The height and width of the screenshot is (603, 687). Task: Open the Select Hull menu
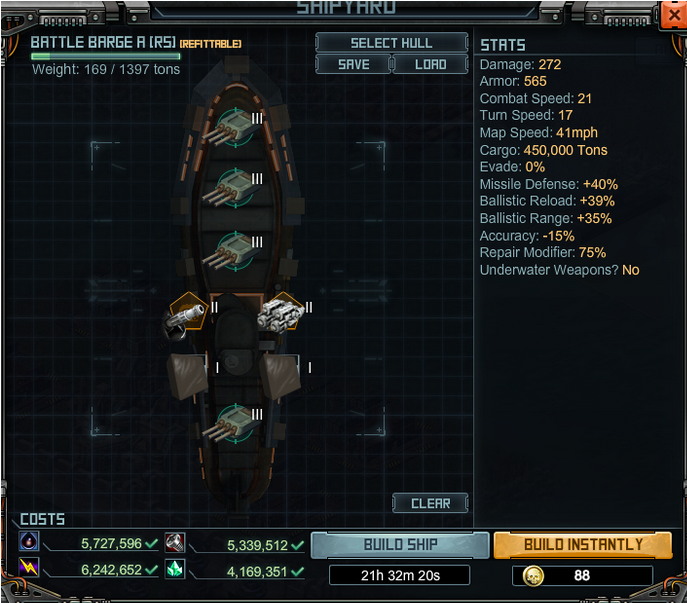click(391, 43)
